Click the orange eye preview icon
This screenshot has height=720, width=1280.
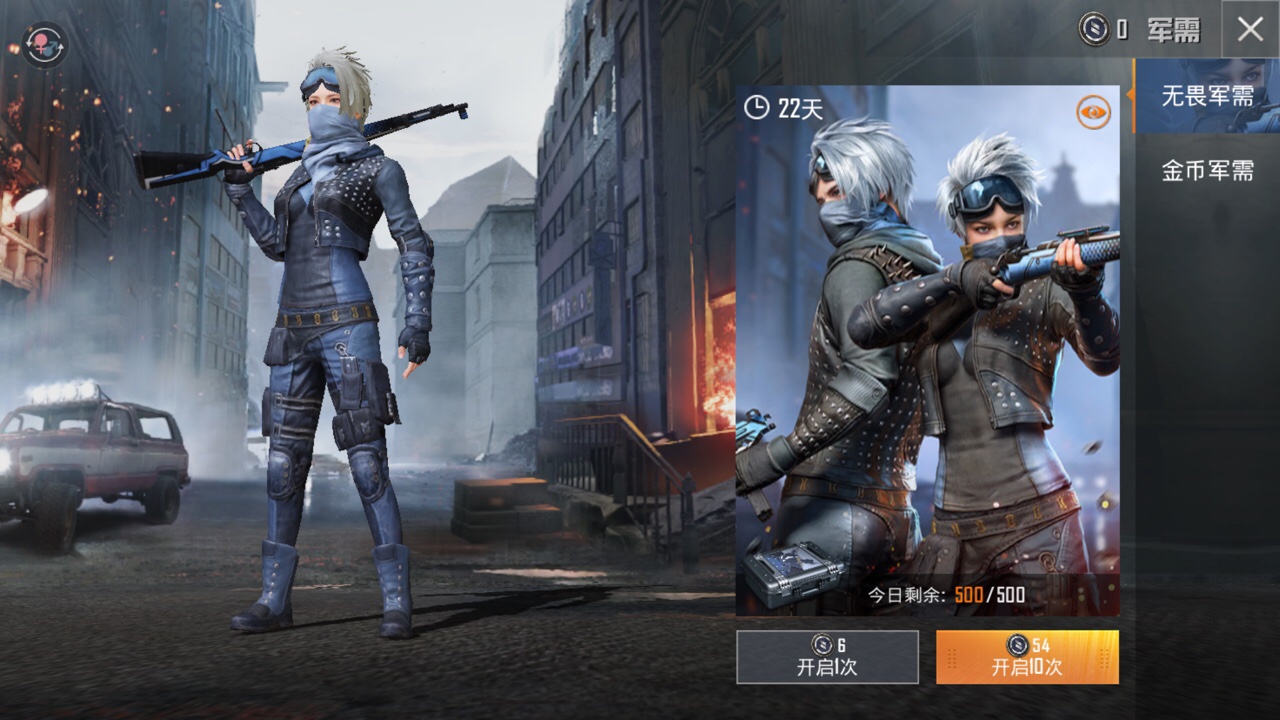[1093, 112]
